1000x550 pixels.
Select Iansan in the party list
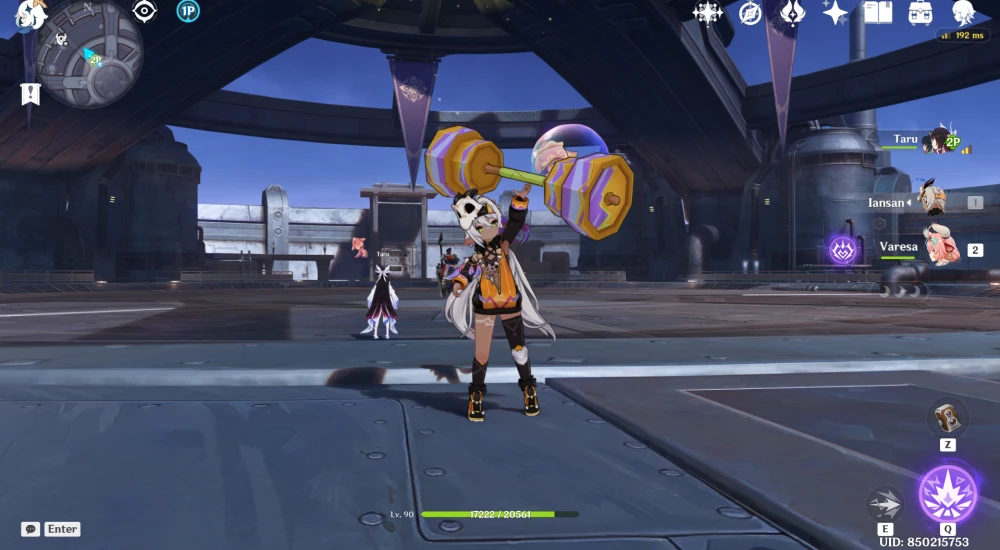tap(932, 200)
